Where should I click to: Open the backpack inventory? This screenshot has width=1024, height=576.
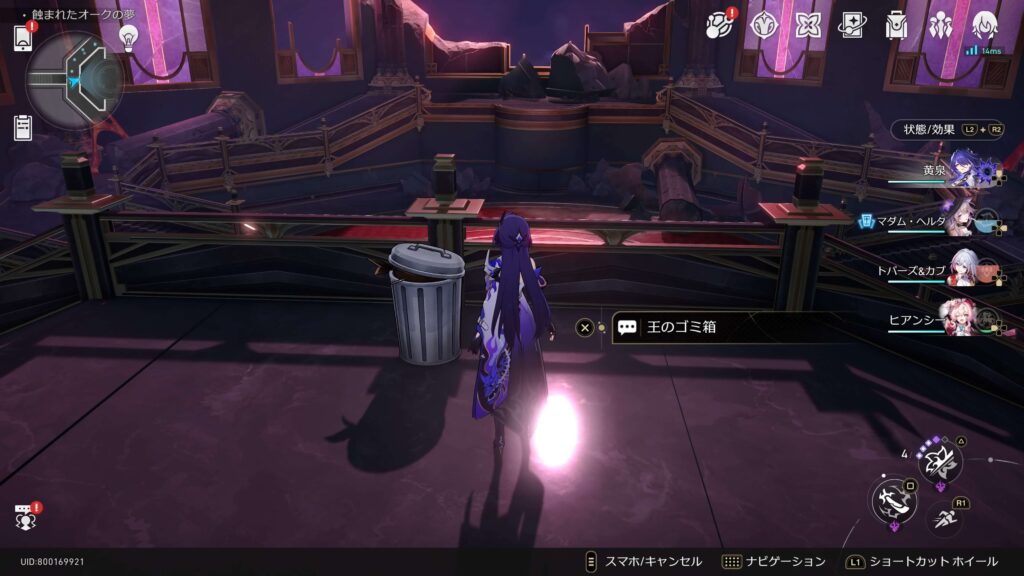pos(896,24)
